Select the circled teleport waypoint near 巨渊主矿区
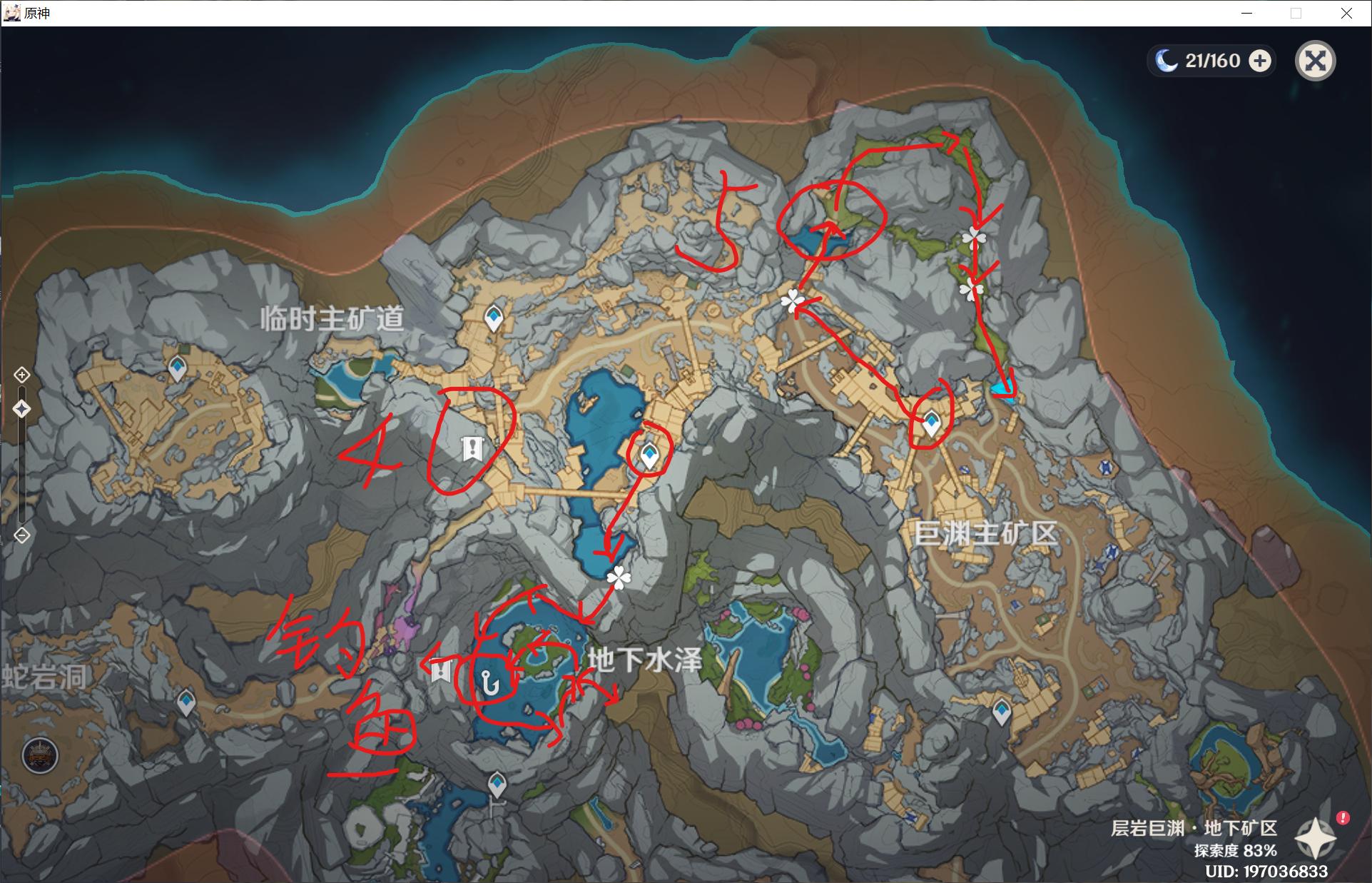This screenshot has height=883, width=1372. click(933, 422)
